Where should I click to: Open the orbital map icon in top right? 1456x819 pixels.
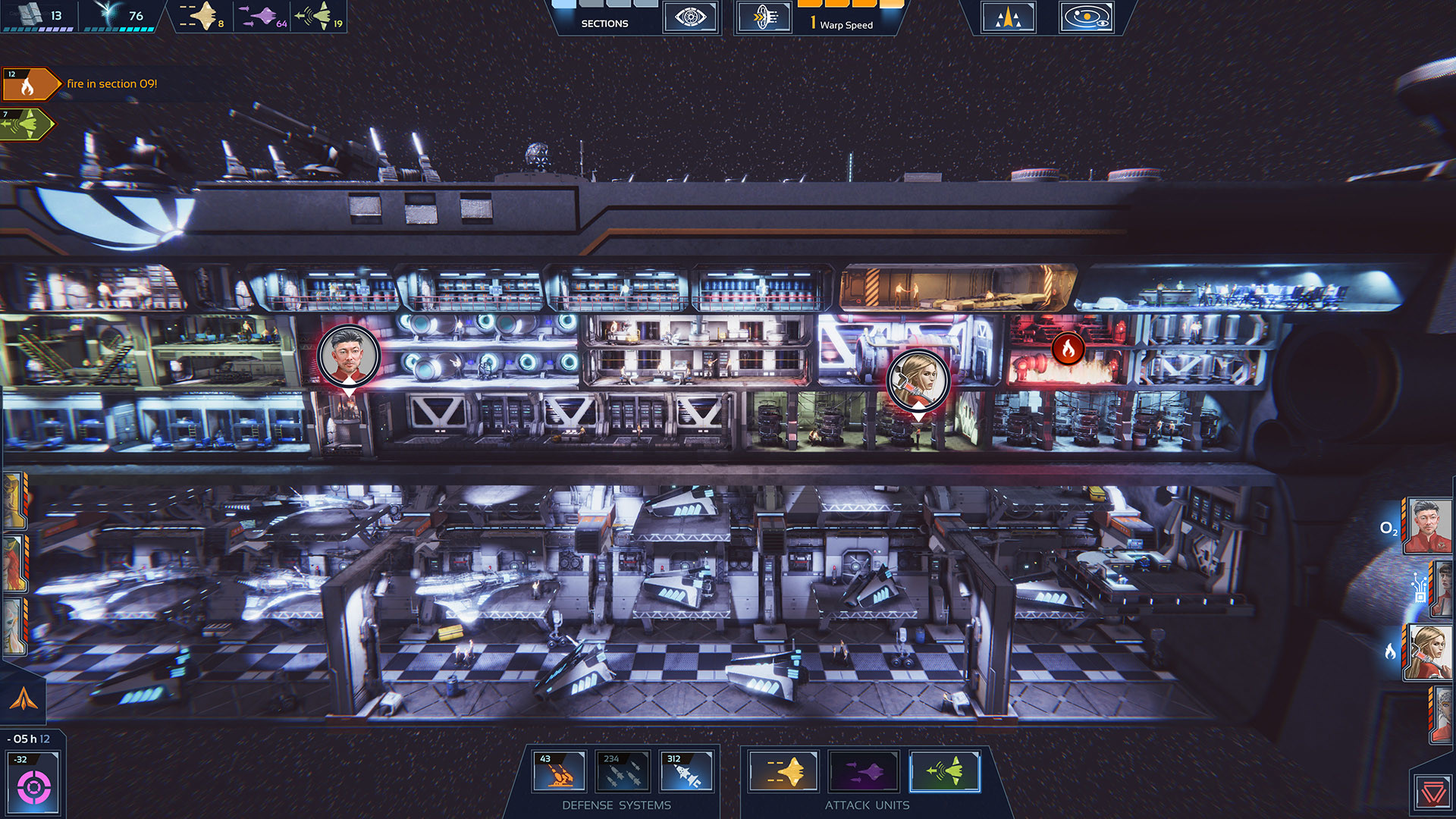1086,17
